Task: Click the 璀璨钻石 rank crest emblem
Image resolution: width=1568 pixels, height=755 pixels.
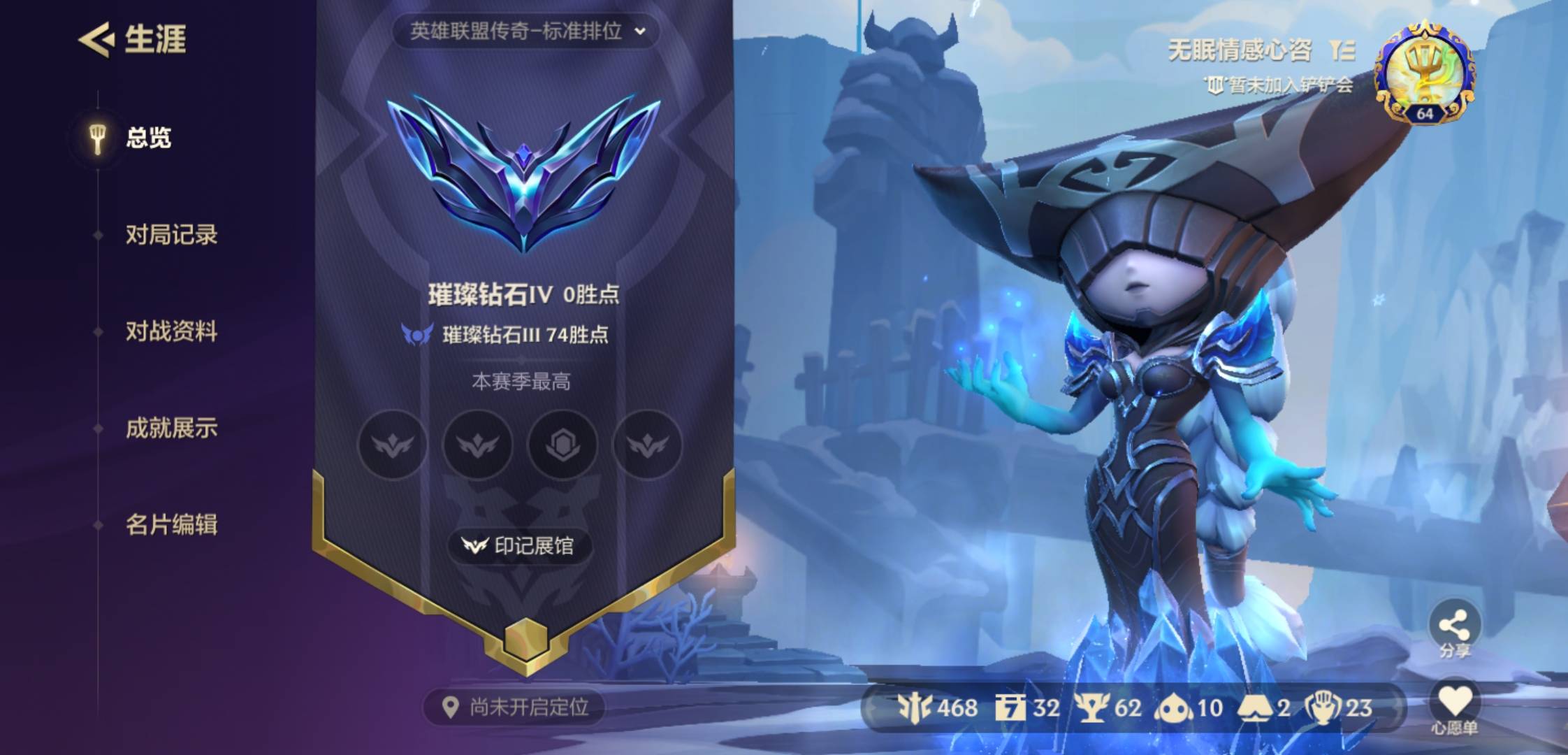Action: [523, 171]
